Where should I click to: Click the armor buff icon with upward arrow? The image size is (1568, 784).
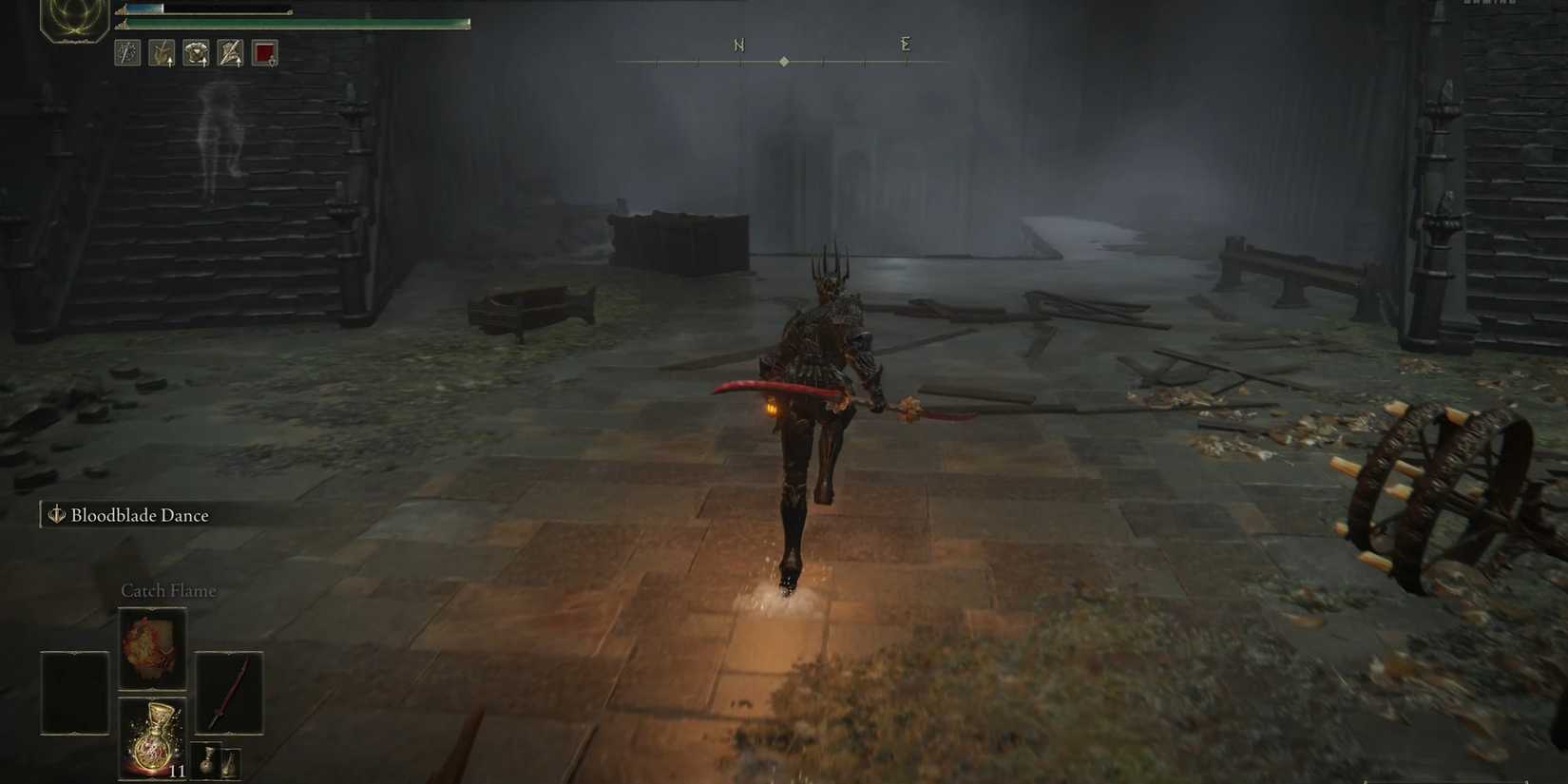pos(195,54)
